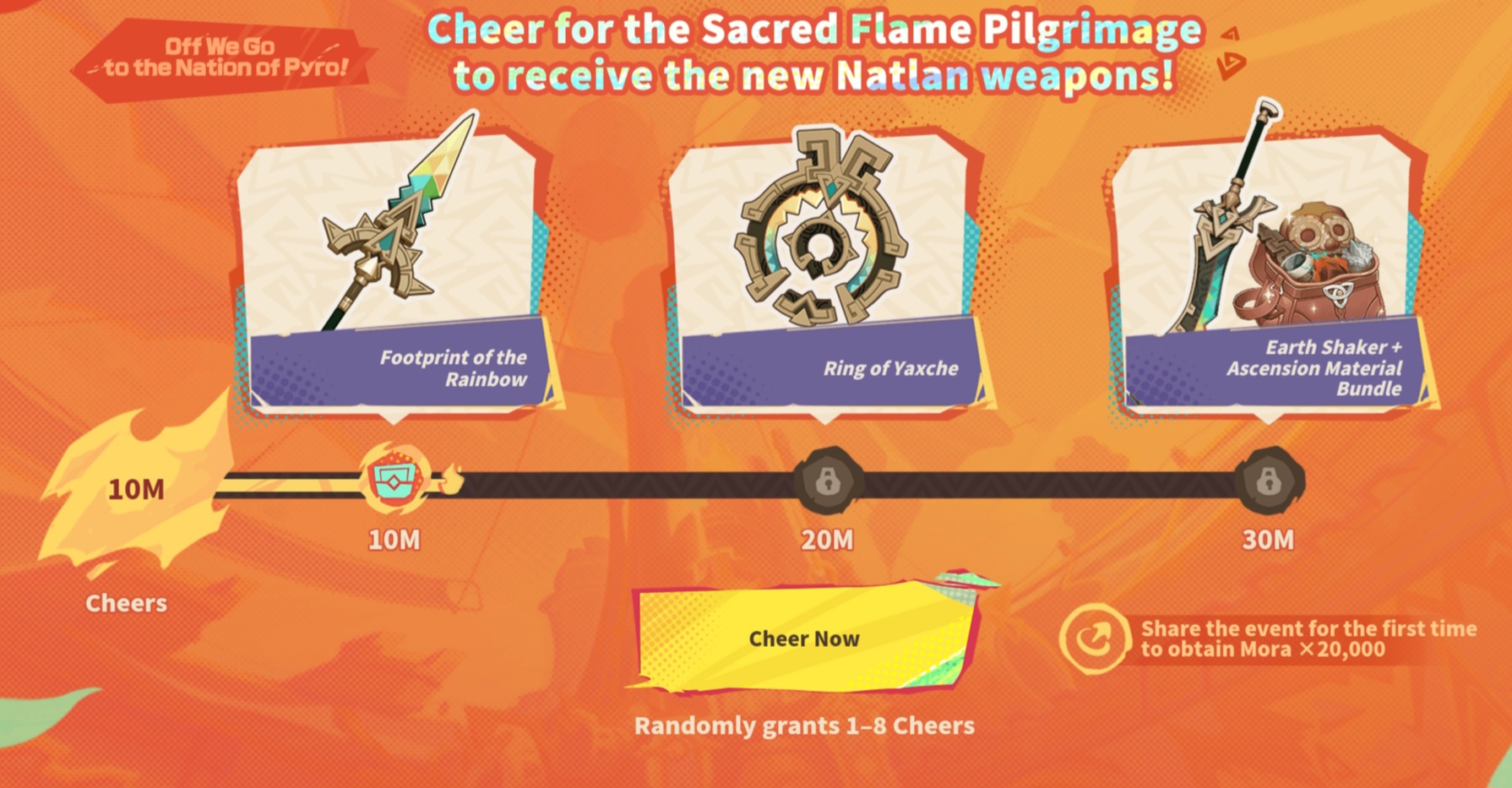The width and height of the screenshot is (1512, 788).
Task: Click the Cheer Now button
Action: (x=804, y=639)
